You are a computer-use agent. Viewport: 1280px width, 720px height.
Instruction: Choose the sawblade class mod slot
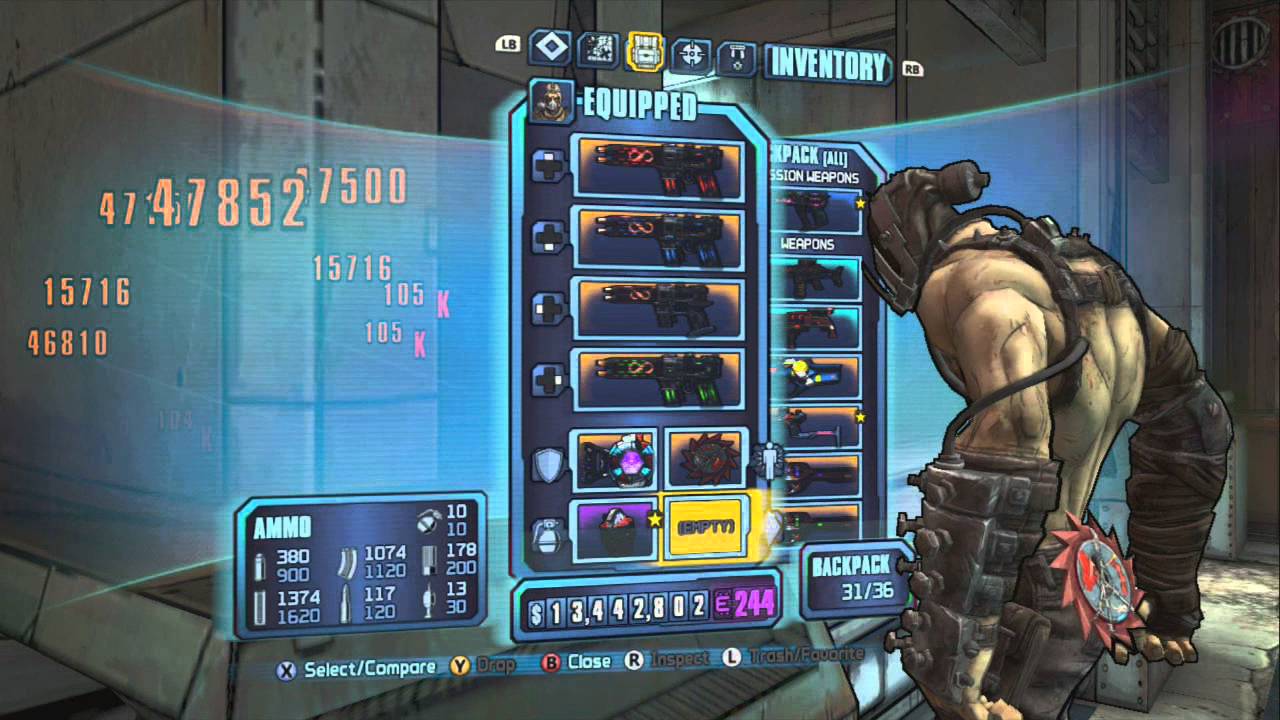[x=706, y=459]
